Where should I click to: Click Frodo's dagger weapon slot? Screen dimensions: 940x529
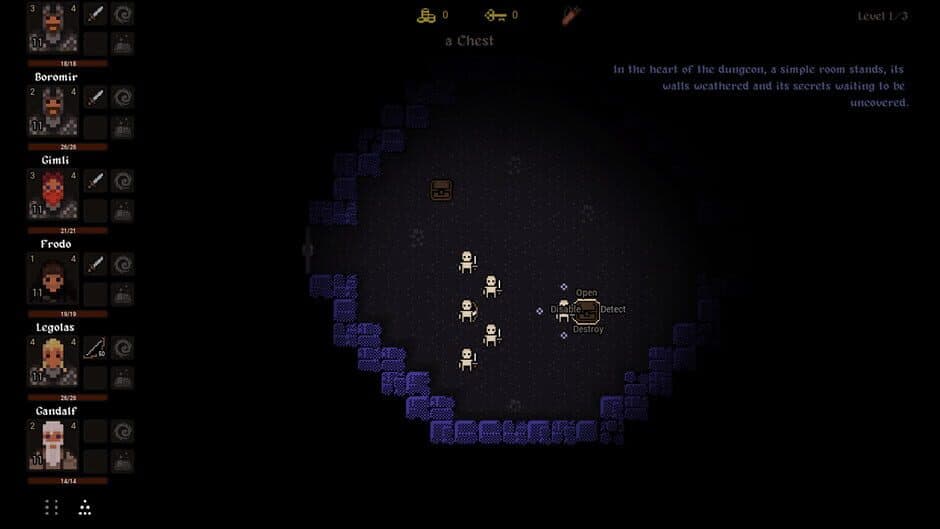click(x=96, y=264)
